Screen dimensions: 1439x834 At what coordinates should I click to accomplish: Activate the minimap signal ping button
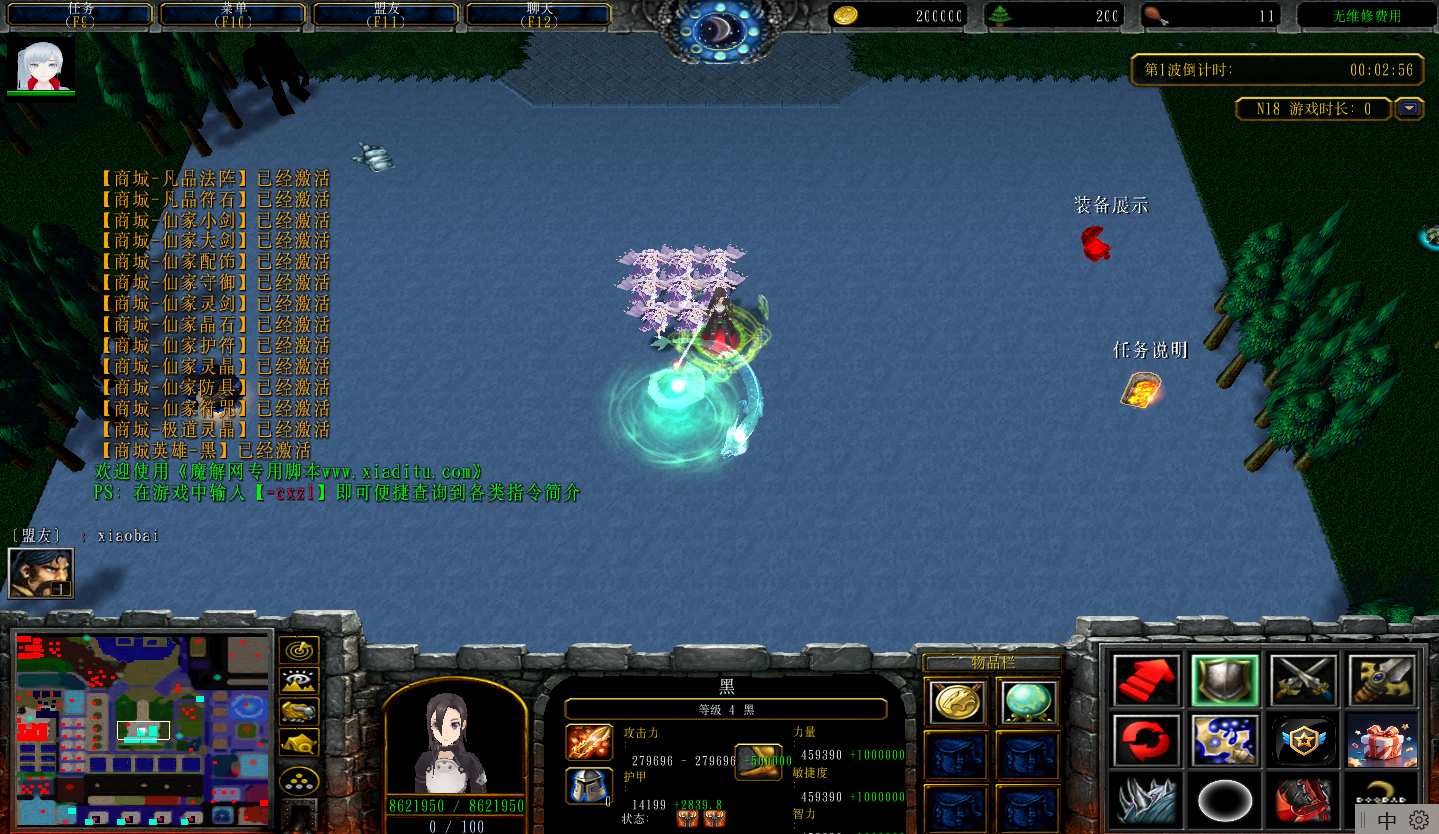point(298,650)
